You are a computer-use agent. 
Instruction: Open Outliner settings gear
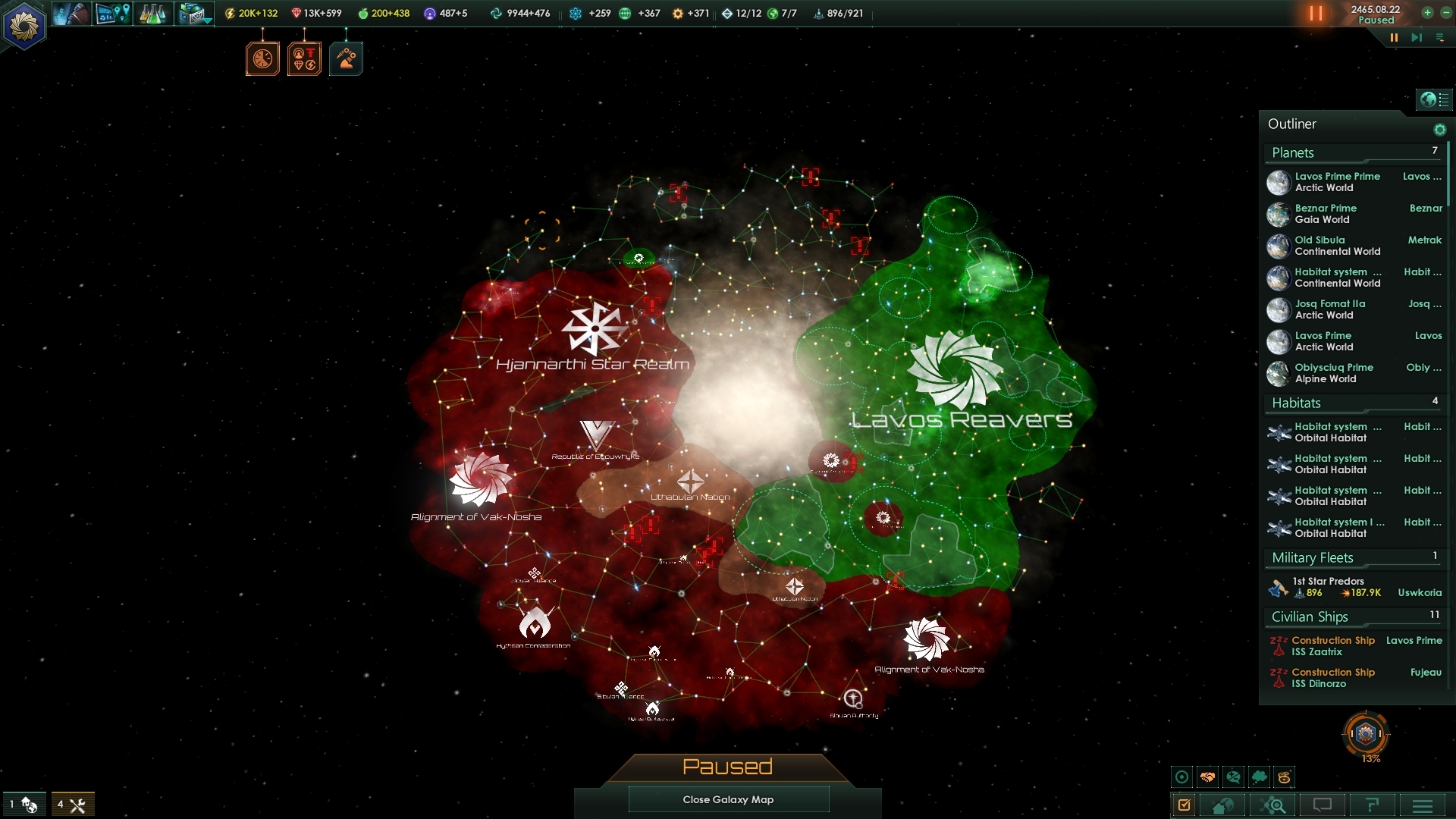pos(1439,130)
